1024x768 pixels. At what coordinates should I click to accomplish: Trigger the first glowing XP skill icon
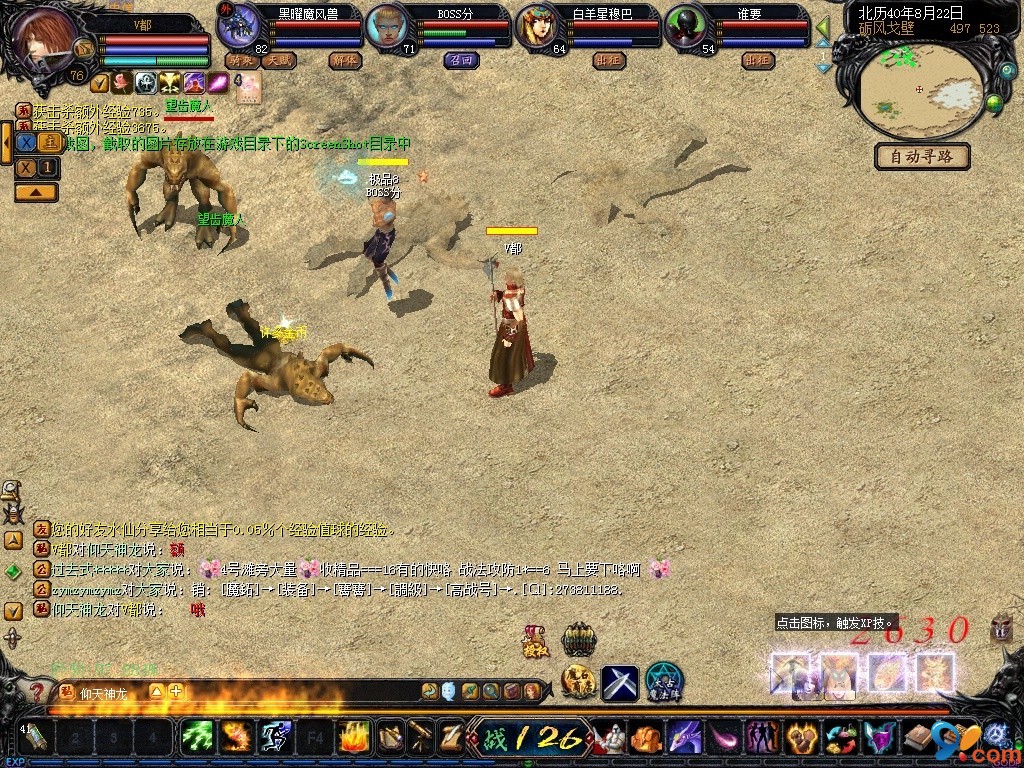[x=790, y=673]
